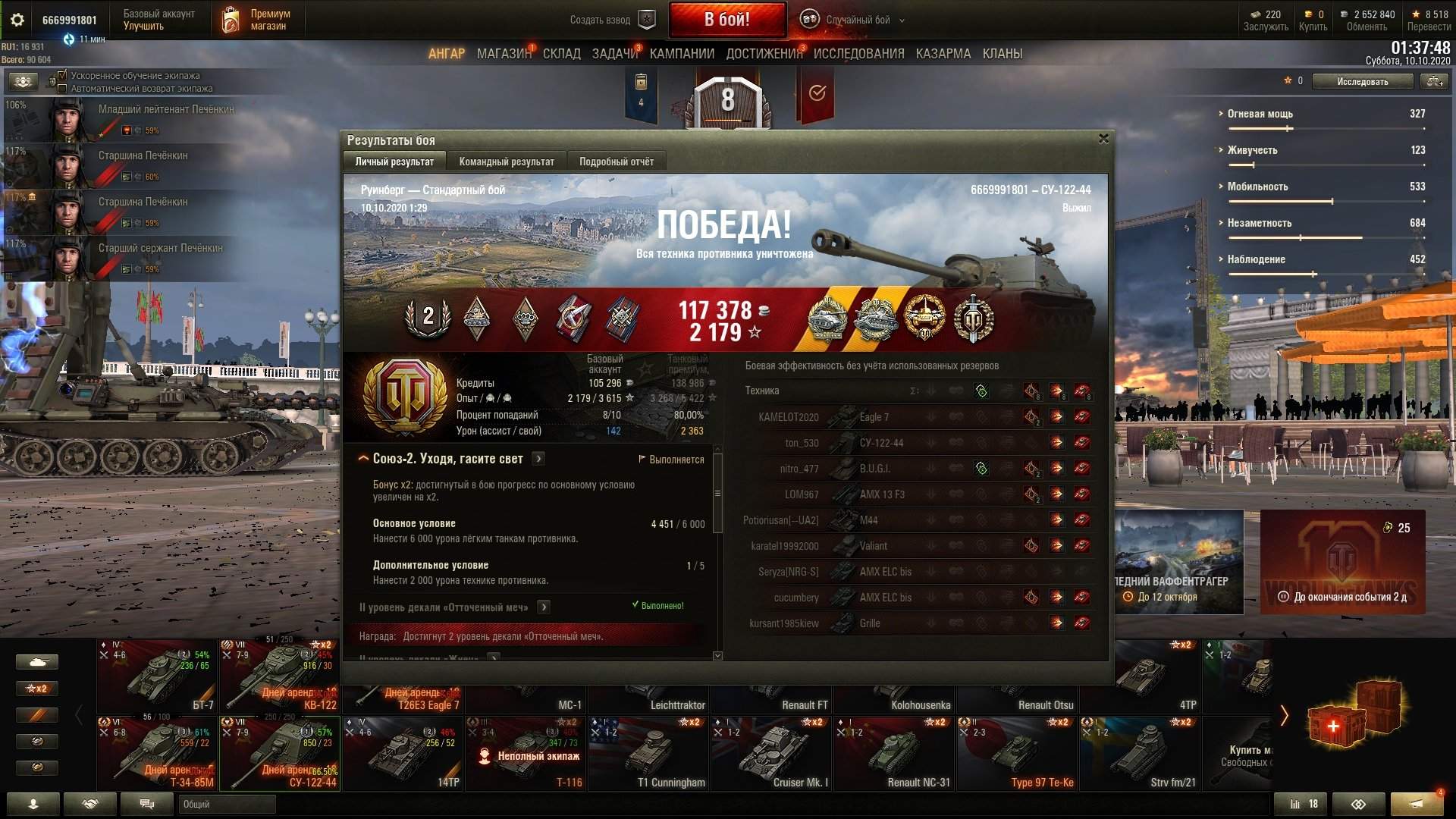The width and height of the screenshot is (1456, 819).
Task: Close the battle results window
Action: coord(1103,139)
